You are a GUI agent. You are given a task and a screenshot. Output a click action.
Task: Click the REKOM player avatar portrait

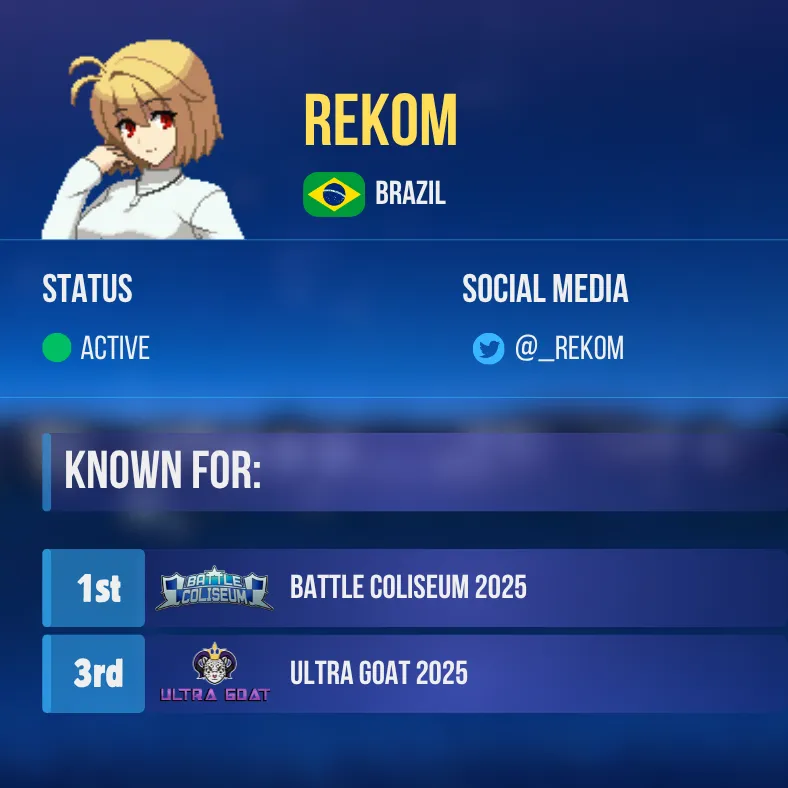tap(142, 140)
